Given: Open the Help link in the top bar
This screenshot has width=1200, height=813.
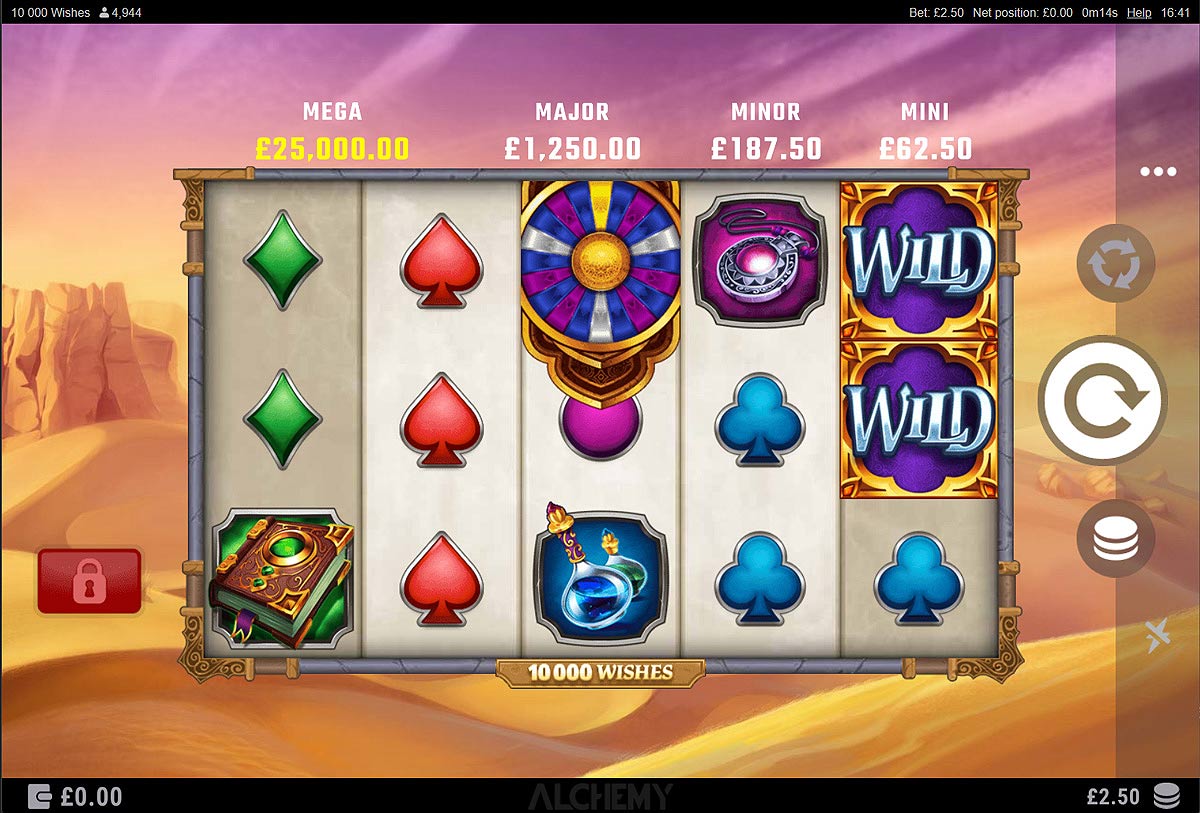Looking at the screenshot, I should tap(1139, 13).
